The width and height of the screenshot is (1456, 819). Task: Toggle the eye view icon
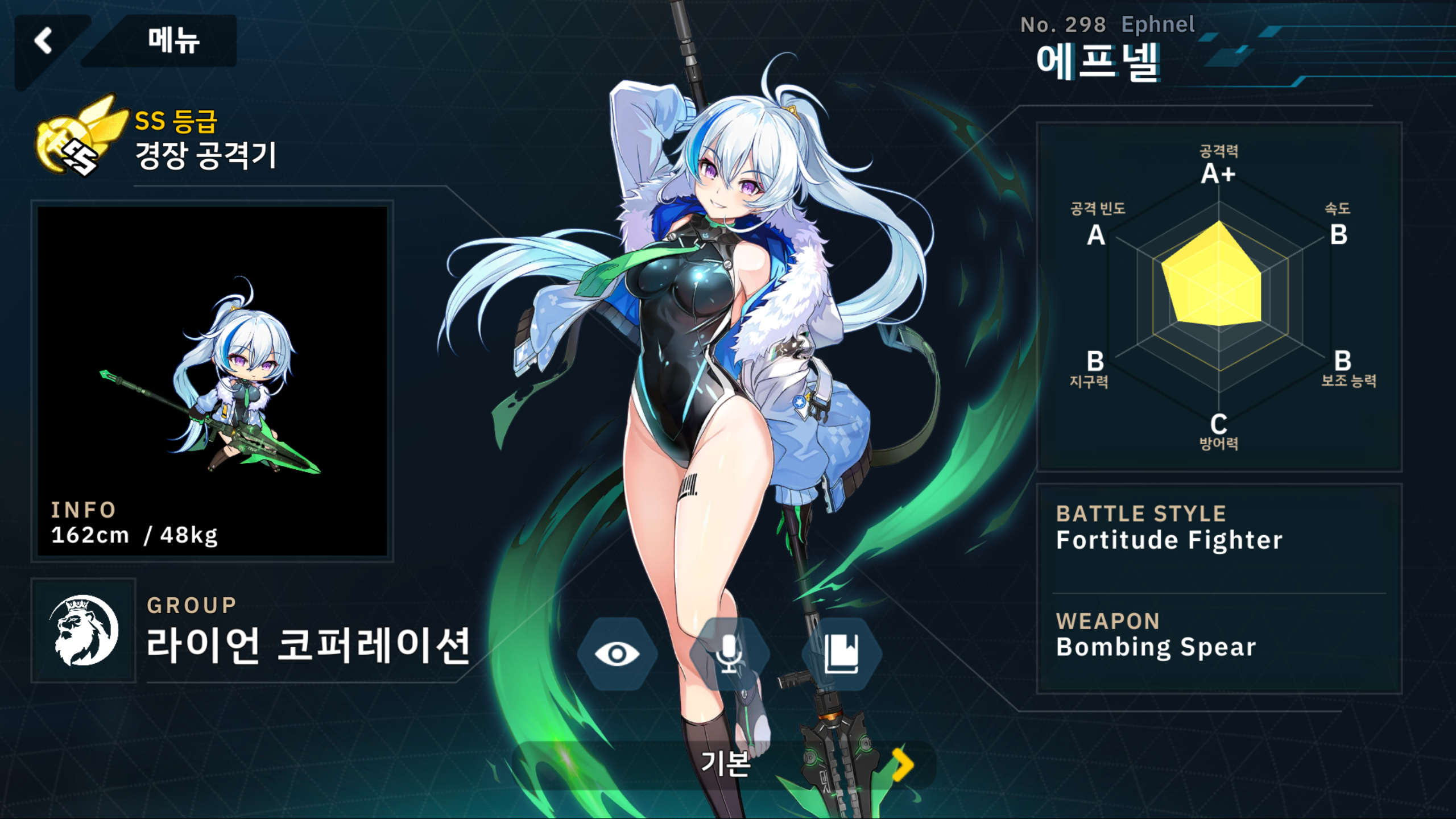[617, 654]
